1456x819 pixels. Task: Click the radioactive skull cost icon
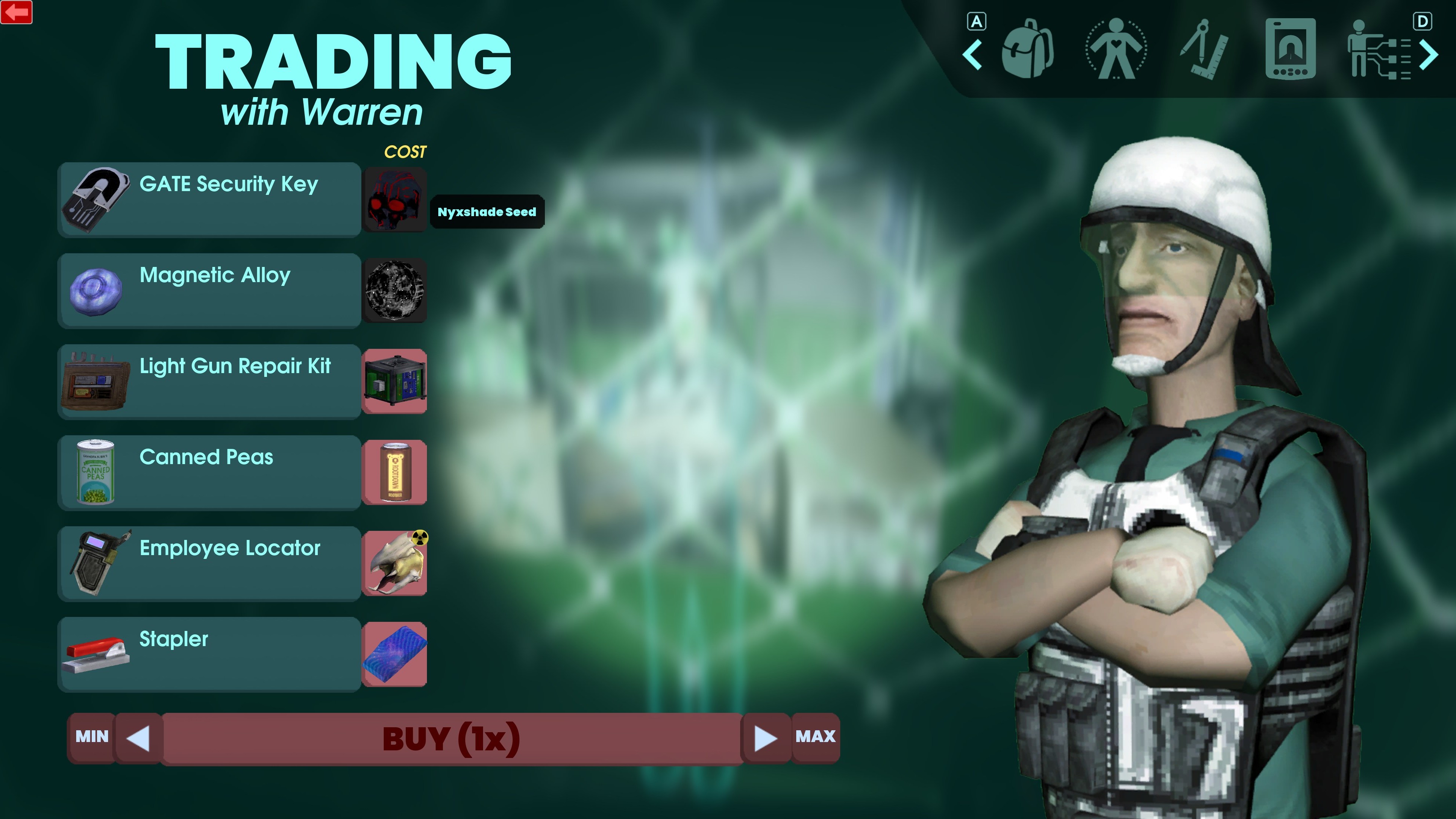point(395,563)
